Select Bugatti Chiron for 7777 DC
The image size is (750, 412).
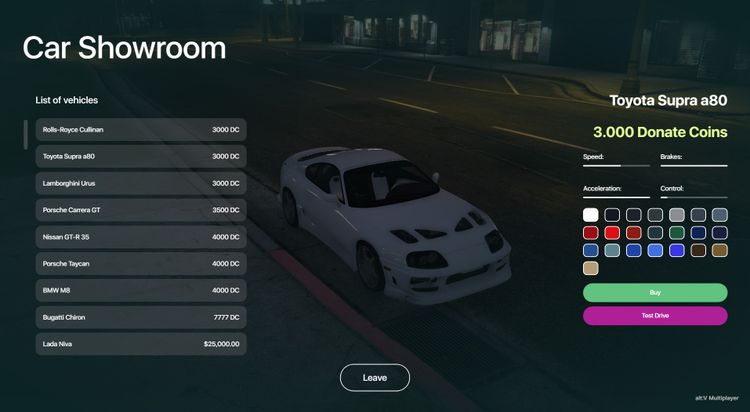(140, 317)
